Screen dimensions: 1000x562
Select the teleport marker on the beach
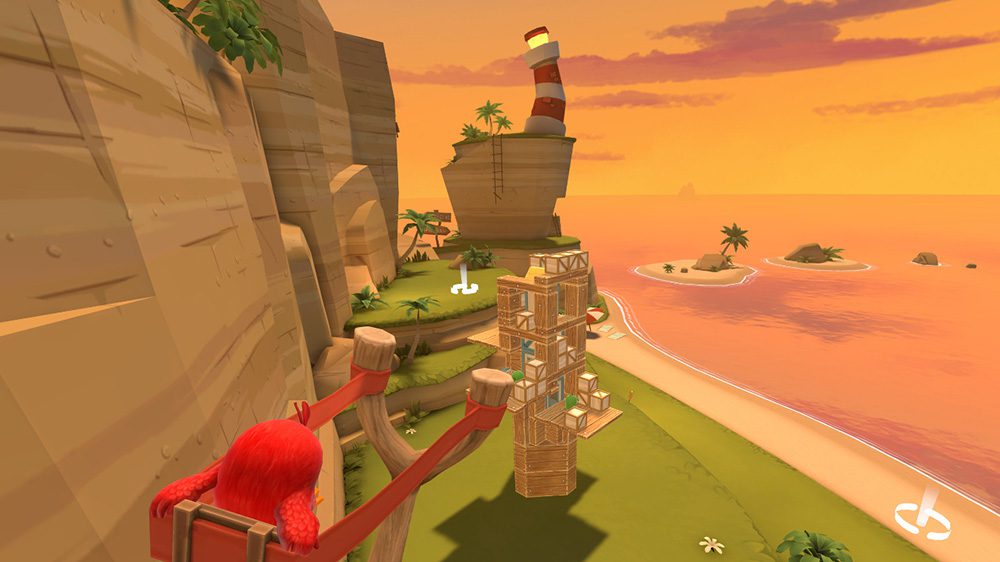coord(920,518)
